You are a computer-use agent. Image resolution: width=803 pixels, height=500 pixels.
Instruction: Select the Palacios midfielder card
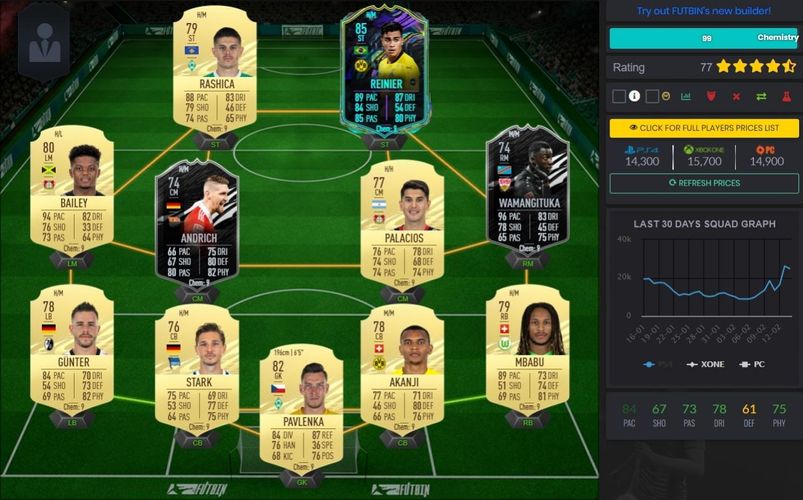tap(402, 220)
